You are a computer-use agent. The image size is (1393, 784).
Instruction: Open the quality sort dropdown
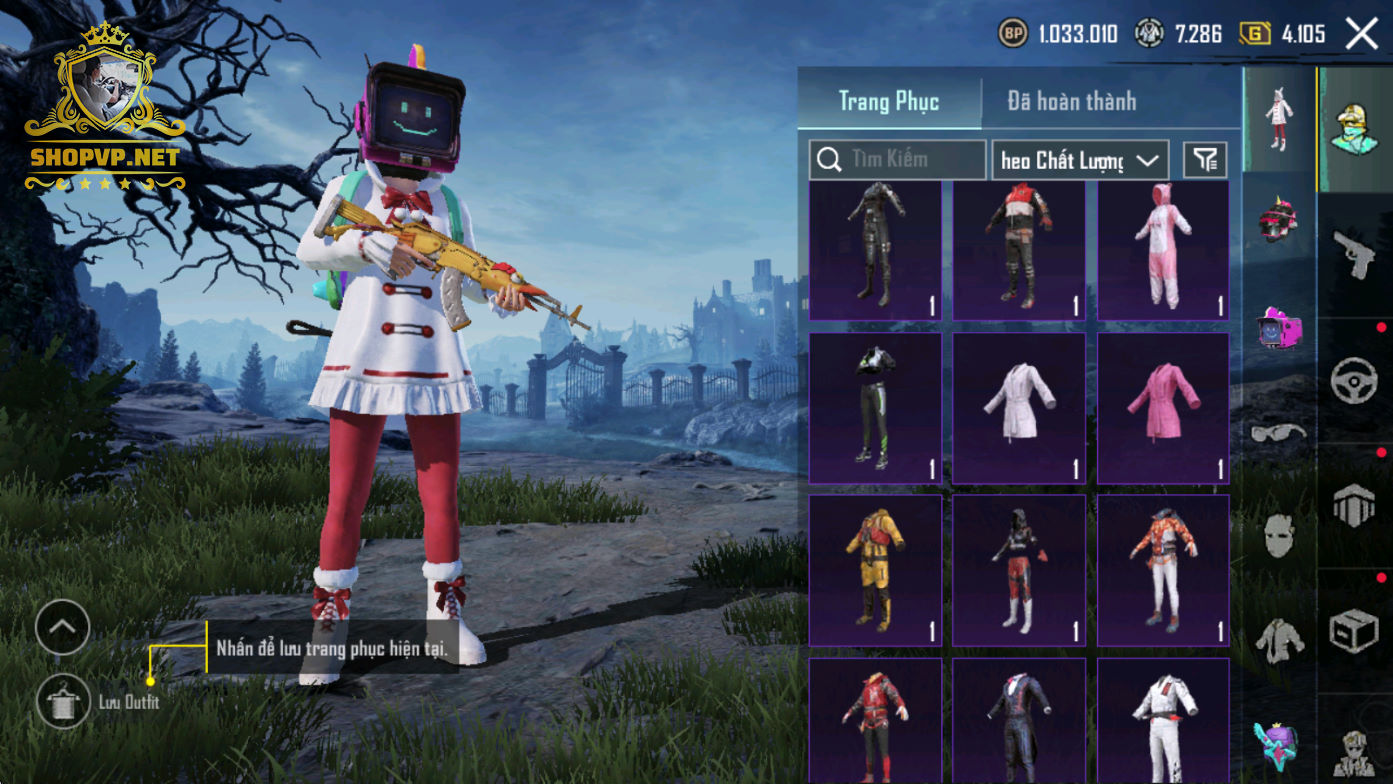pos(1080,160)
